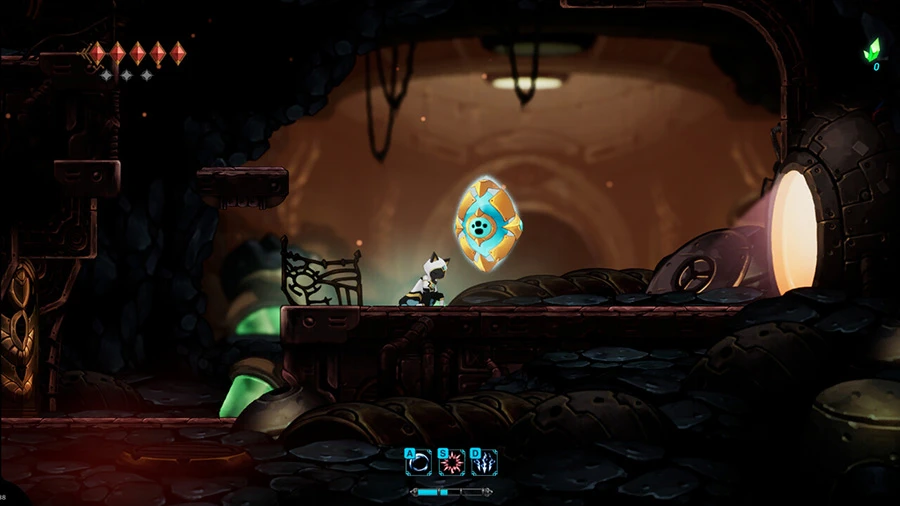The height and width of the screenshot is (506, 900).
Task: Trigger the blue claw slash ability
Action: click(x=485, y=463)
